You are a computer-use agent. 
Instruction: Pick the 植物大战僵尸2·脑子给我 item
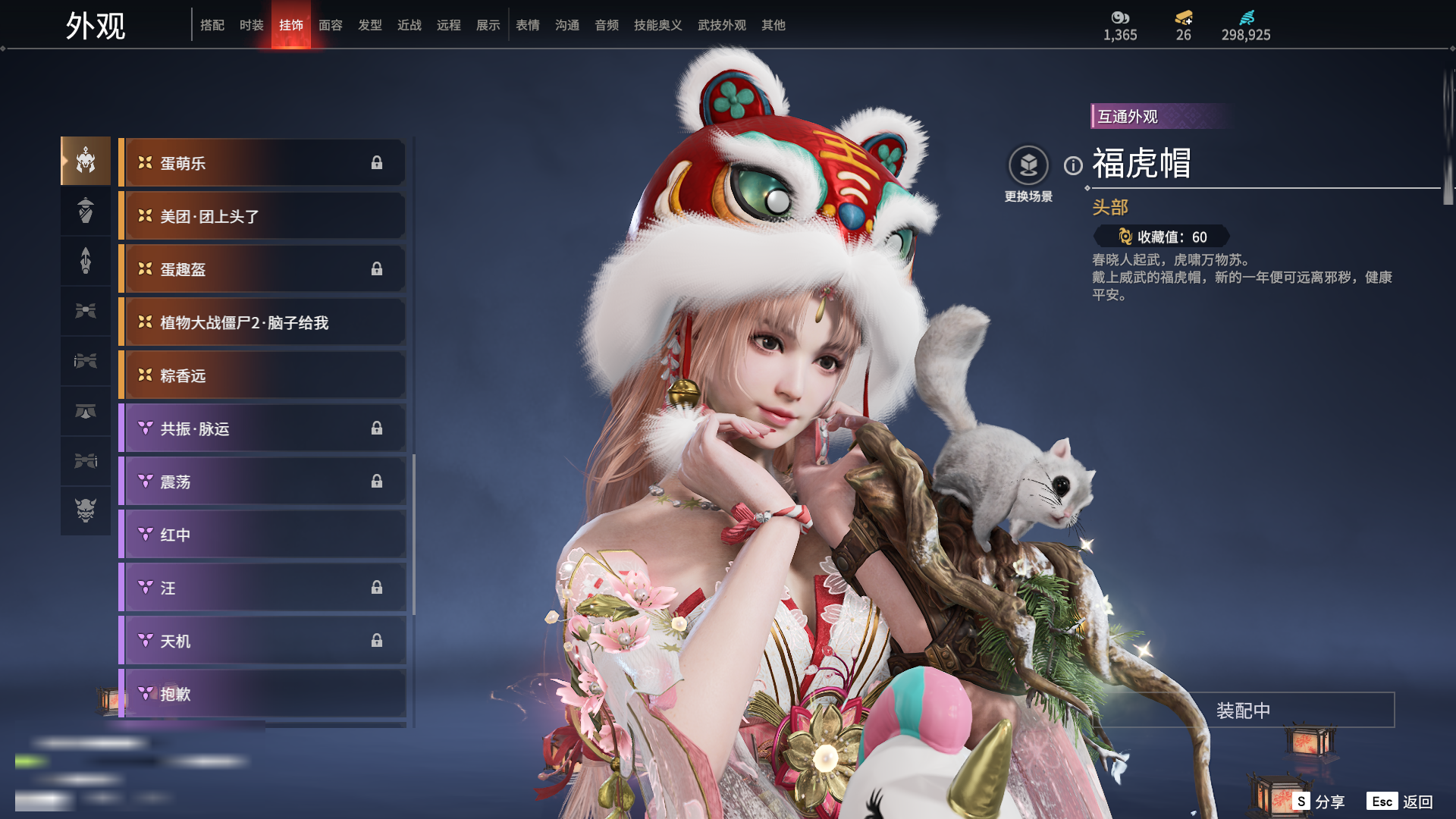click(x=262, y=322)
